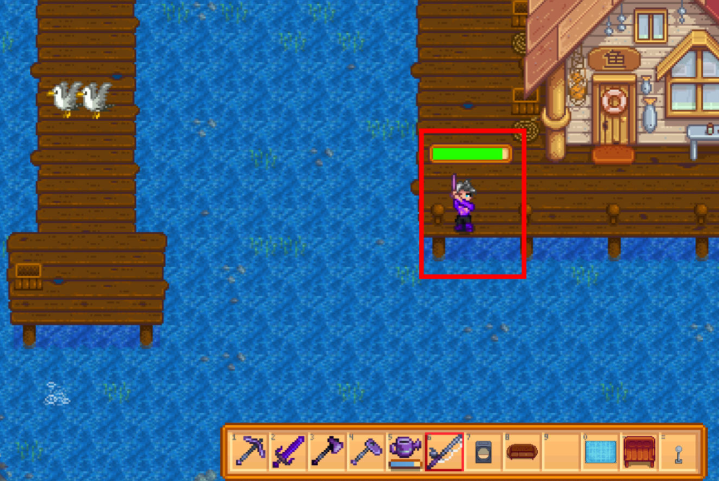This screenshot has height=481, width=719.
Task: Select the small grey package item slot
Action: pyautogui.click(x=482, y=451)
